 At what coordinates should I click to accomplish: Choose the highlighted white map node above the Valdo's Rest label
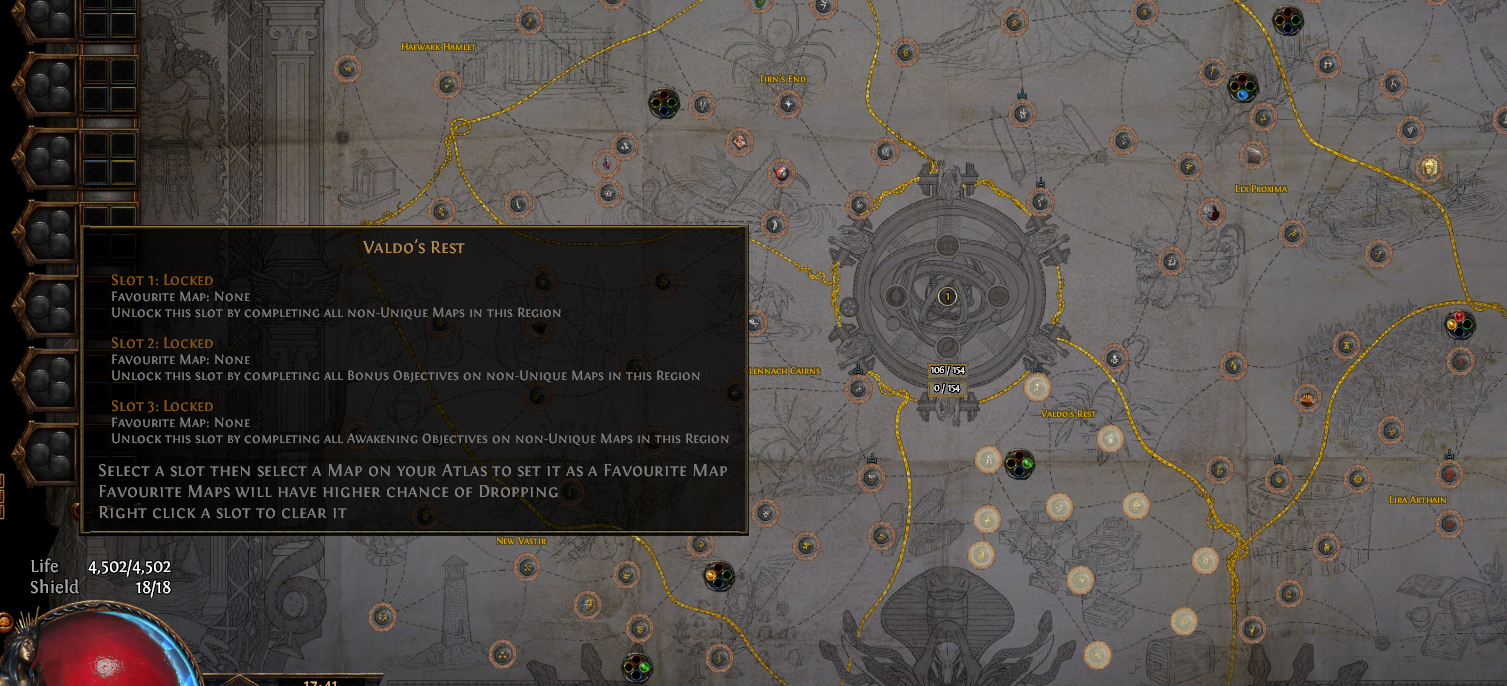pyautogui.click(x=1037, y=387)
